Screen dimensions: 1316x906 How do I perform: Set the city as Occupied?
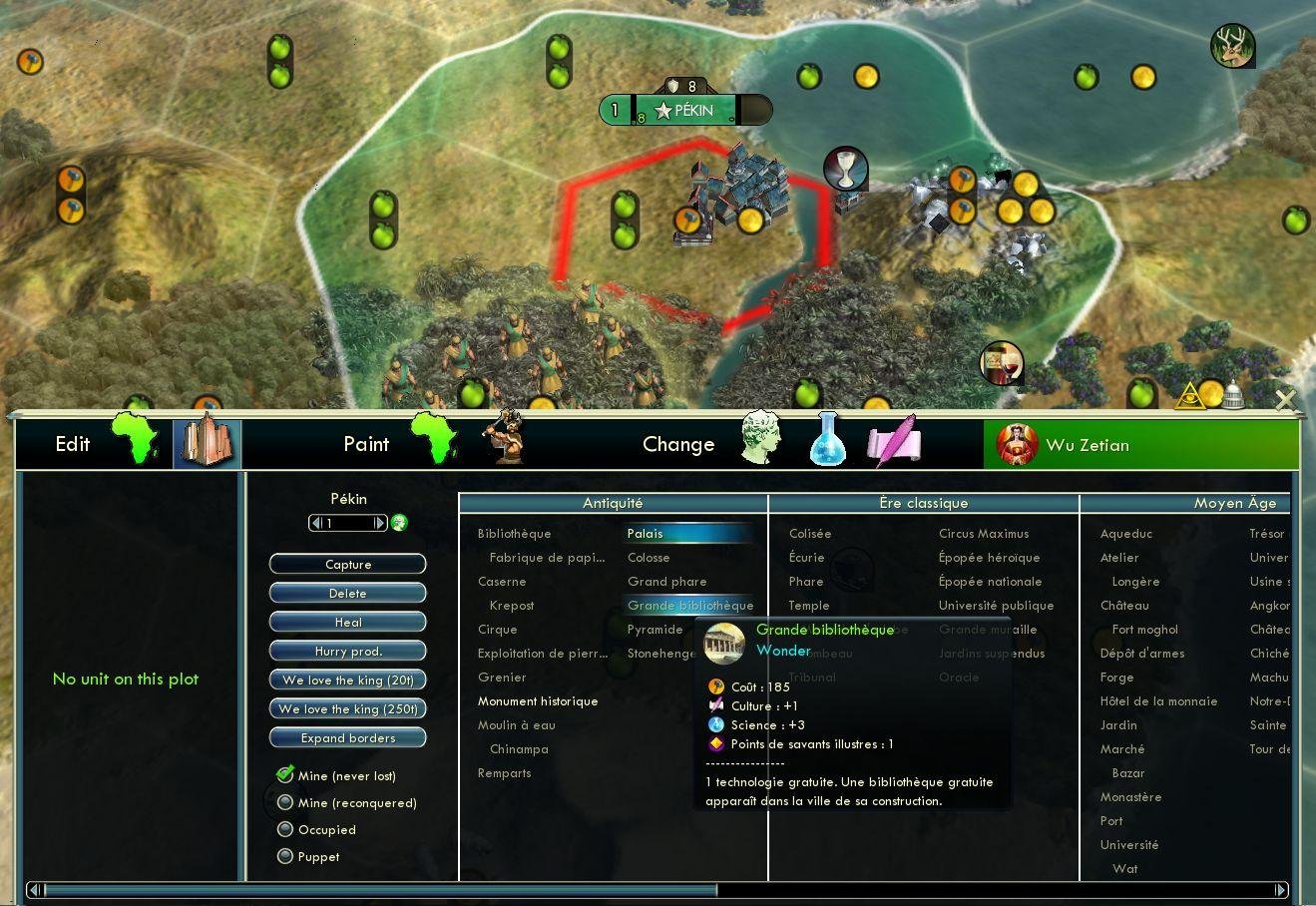(x=285, y=829)
